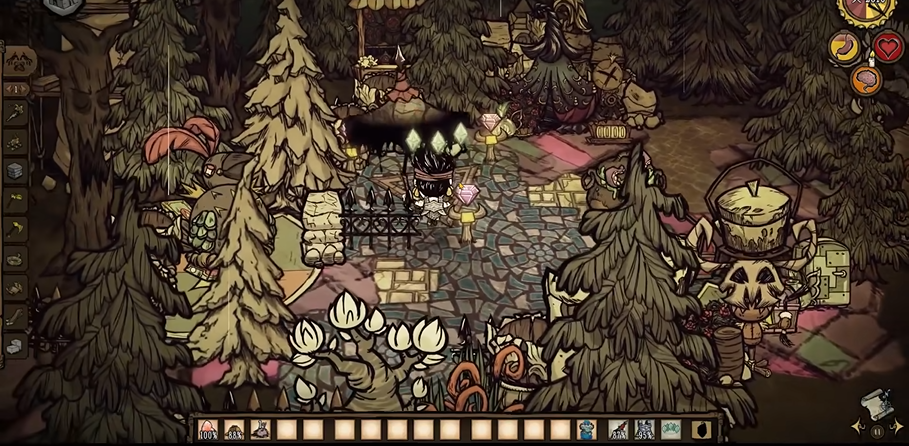
Task: Switch pinned recipe page with the arrows
Action: click(x=16, y=89)
